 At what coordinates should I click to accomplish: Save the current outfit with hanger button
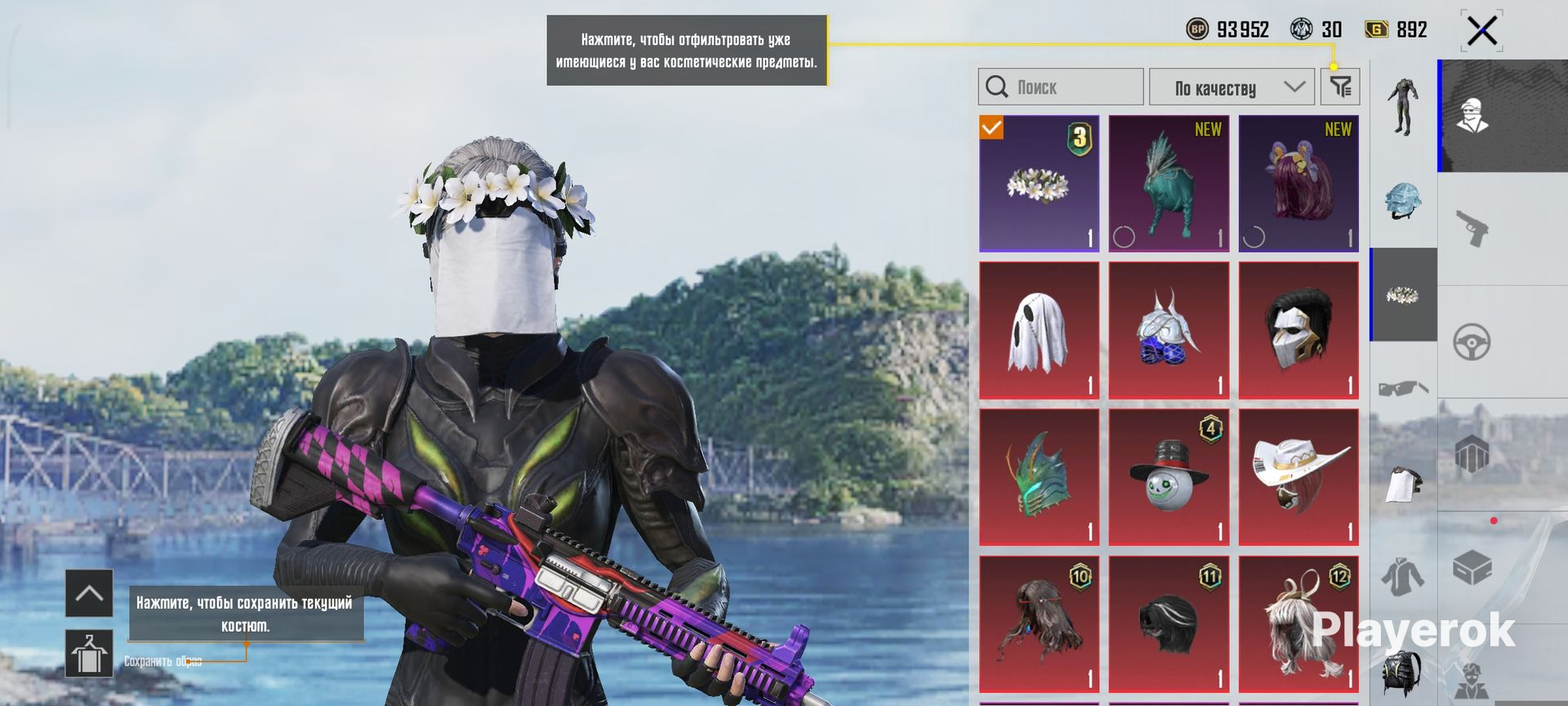pyautogui.click(x=89, y=654)
